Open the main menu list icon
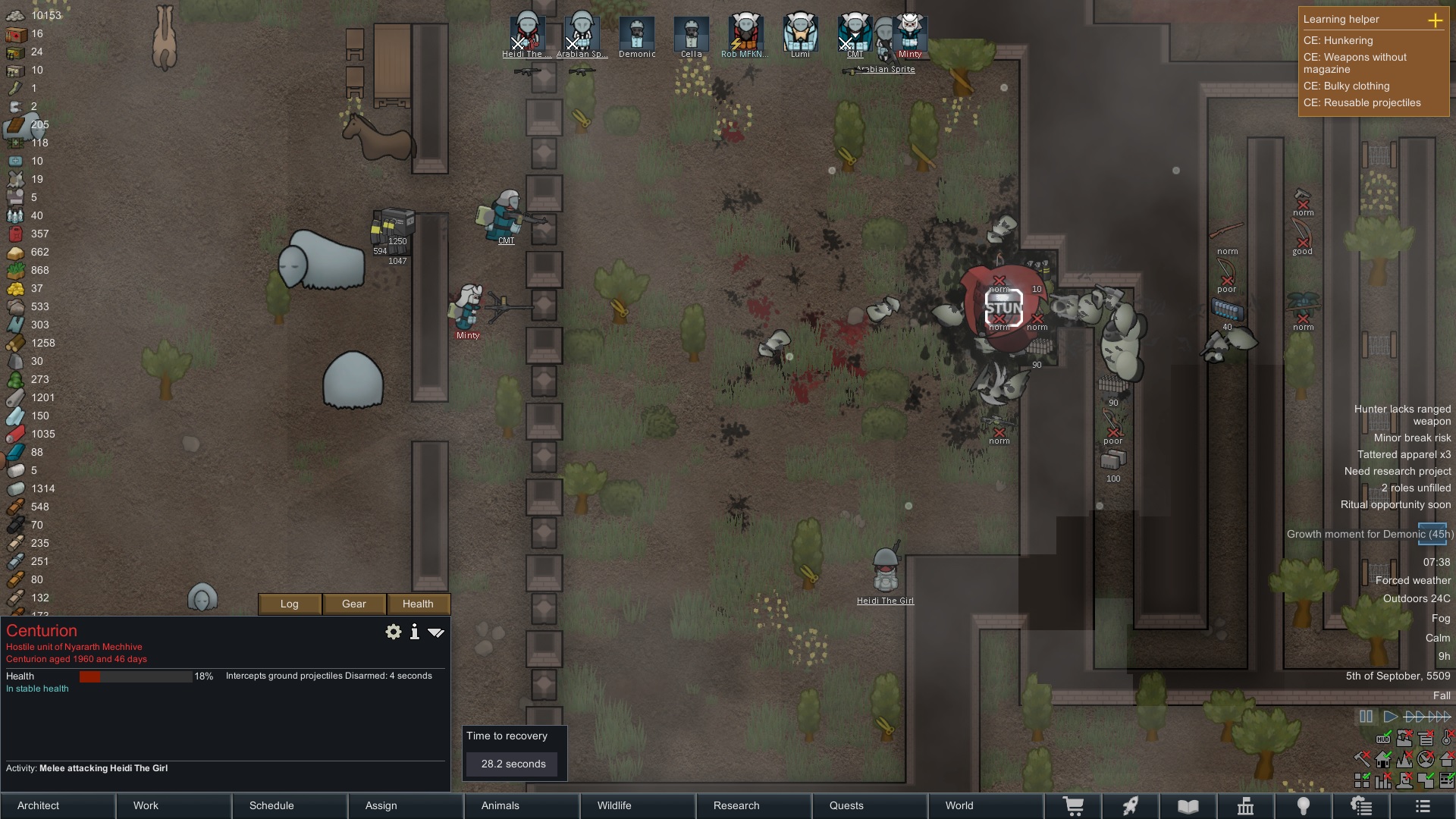This screenshot has width=1456, height=819. tap(1423, 805)
